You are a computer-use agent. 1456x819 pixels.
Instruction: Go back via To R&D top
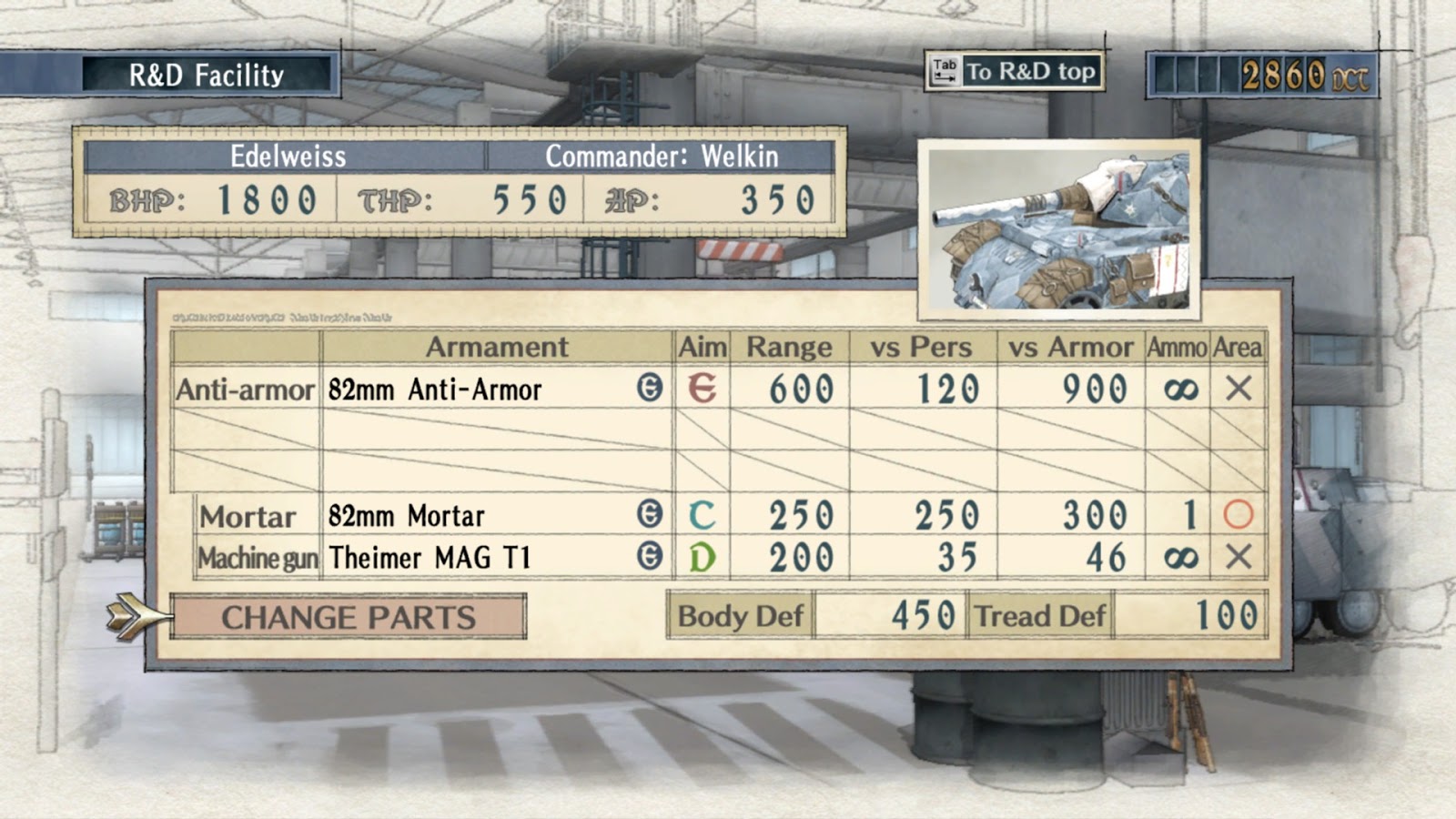click(x=1015, y=72)
